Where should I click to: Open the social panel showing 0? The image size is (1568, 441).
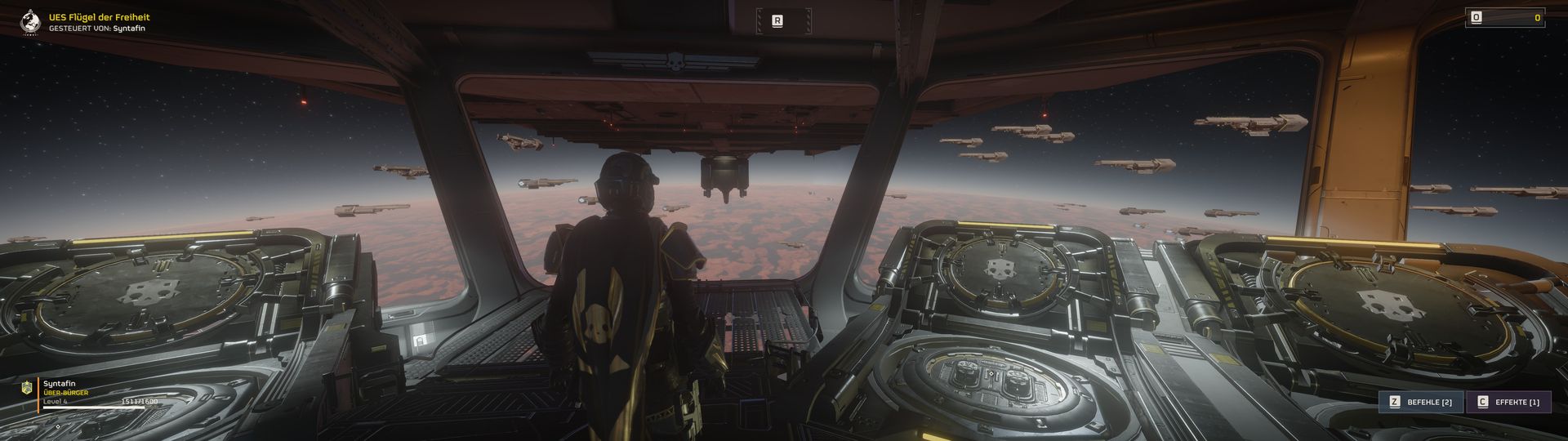click(x=1504, y=17)
